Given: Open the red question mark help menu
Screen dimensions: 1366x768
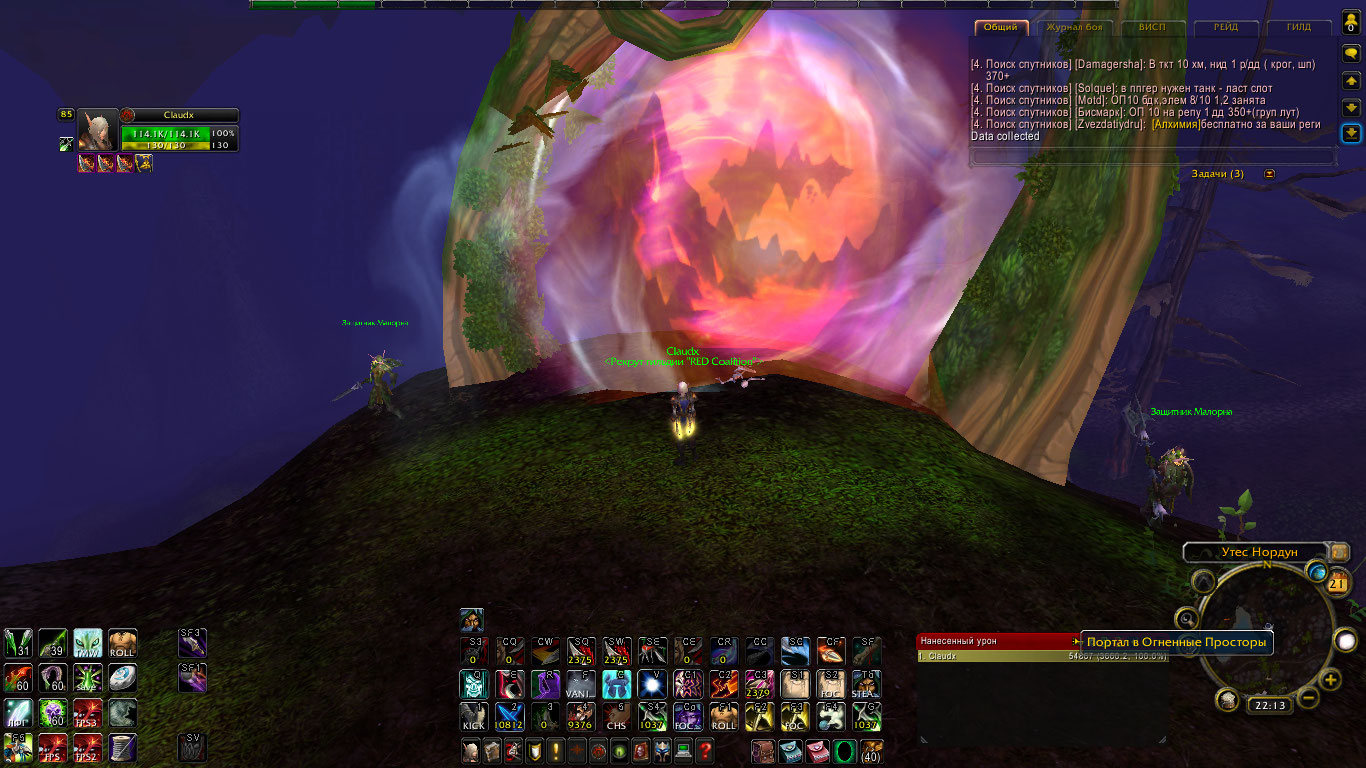Looking at the screenshot, I should tap(705, 751).
